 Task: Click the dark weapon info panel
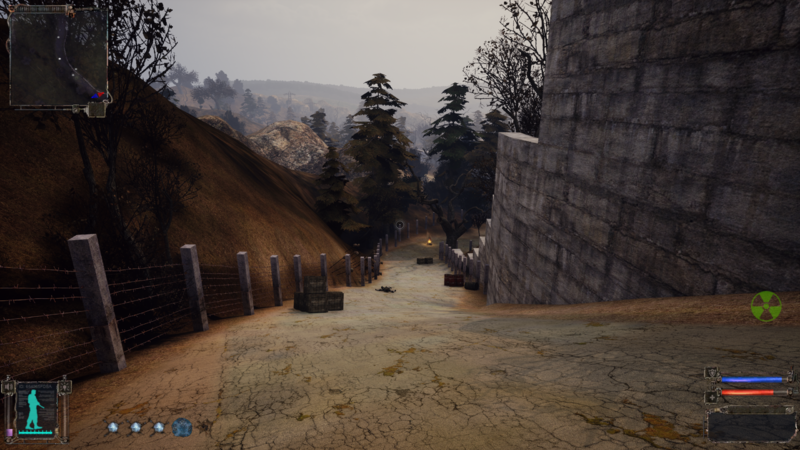[x=751, y=425]
